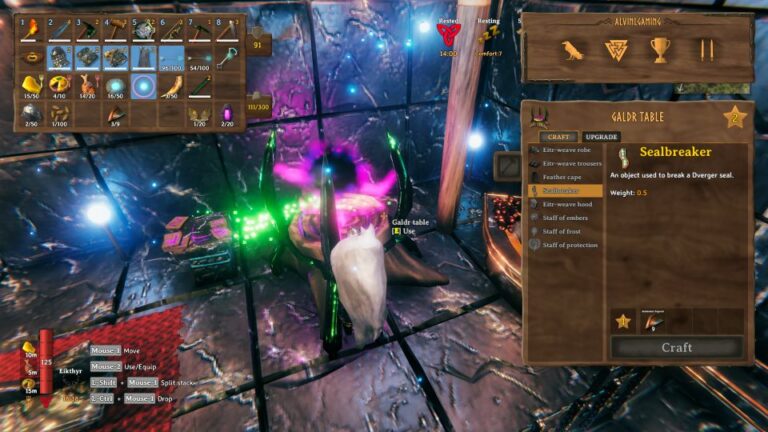768x432 pixels.
Task: Open the trophies cup icon
Action: pyautogui.click(x=660, y=50)
